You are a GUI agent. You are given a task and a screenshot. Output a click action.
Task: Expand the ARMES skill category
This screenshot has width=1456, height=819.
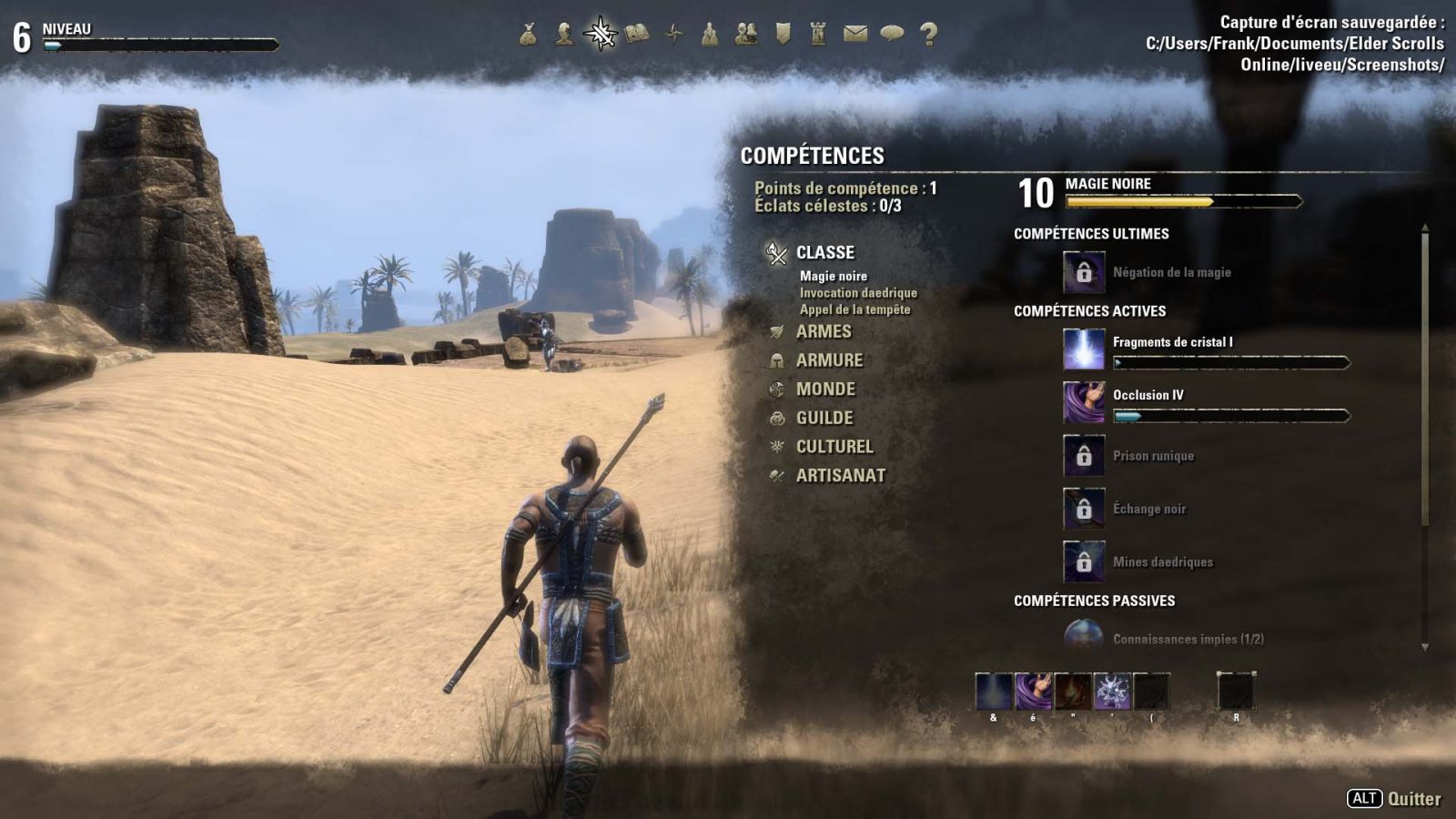[x=824, y=332]
